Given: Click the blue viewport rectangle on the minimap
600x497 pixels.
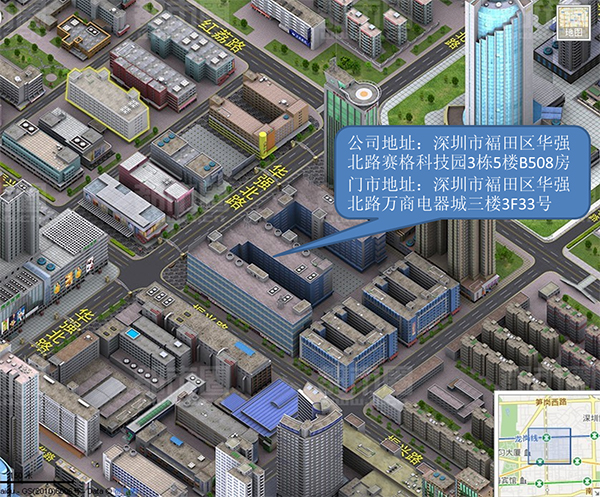Looking at the screenshot, I should 548,445.
